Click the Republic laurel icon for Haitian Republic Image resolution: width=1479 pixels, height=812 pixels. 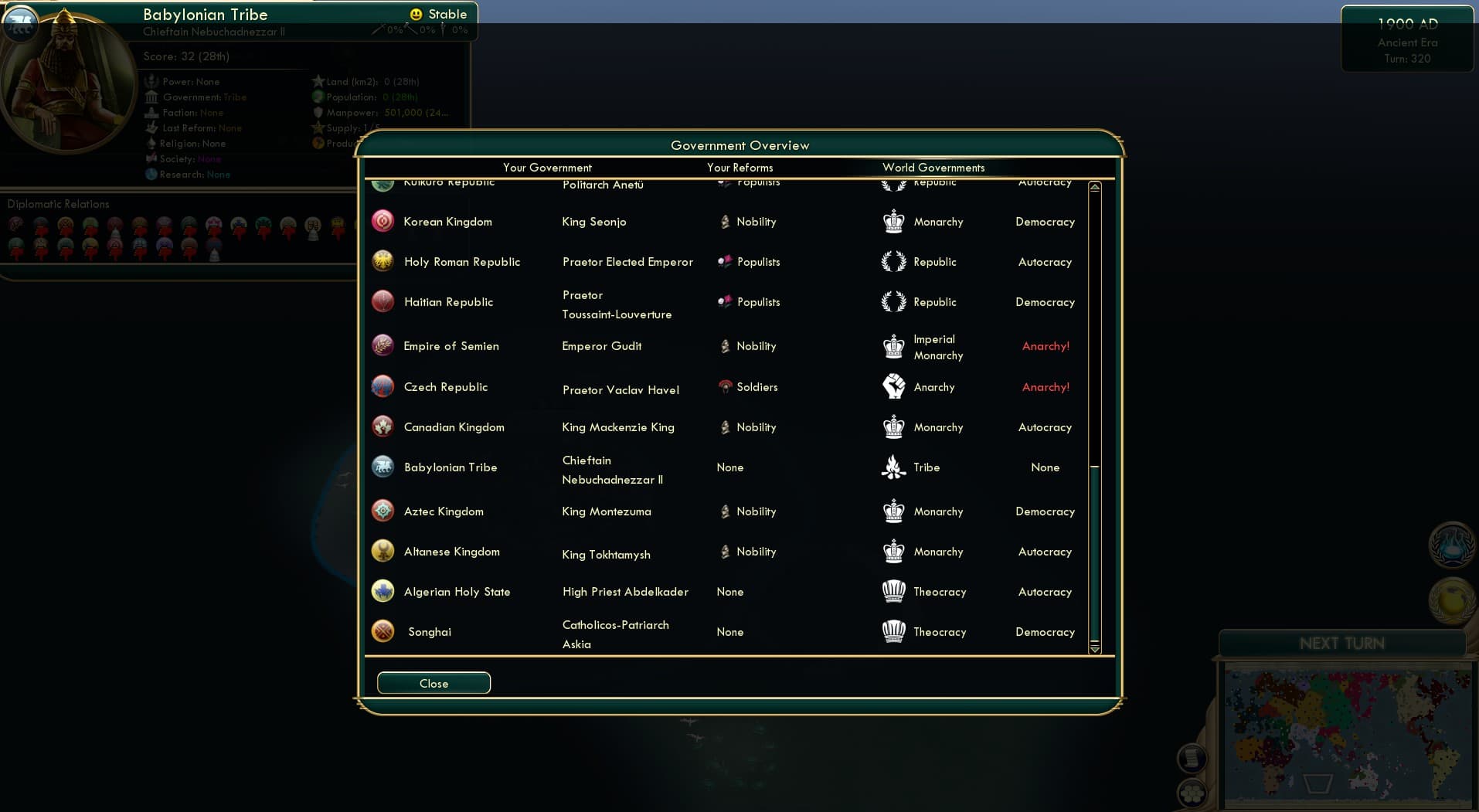pyautogui.click(x=894, y=301)
